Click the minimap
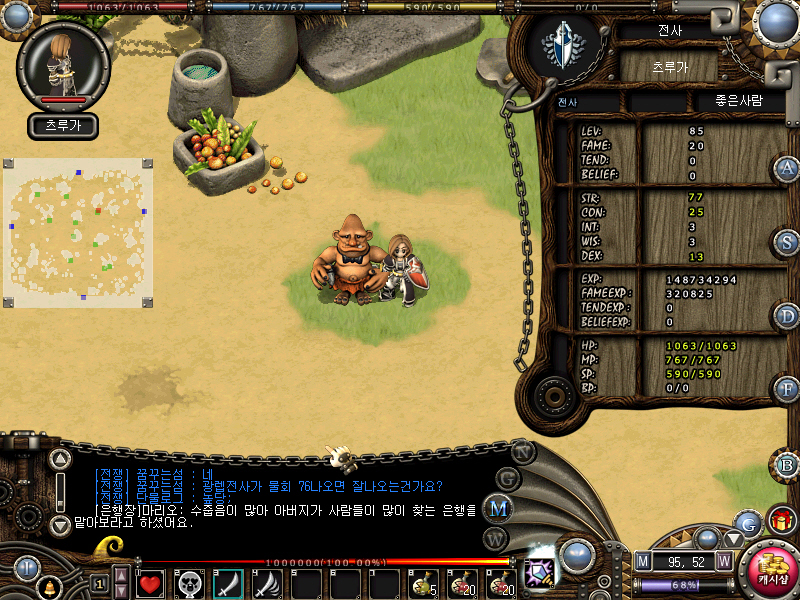This screenshot has width=800, height=600. click(78, 232)
